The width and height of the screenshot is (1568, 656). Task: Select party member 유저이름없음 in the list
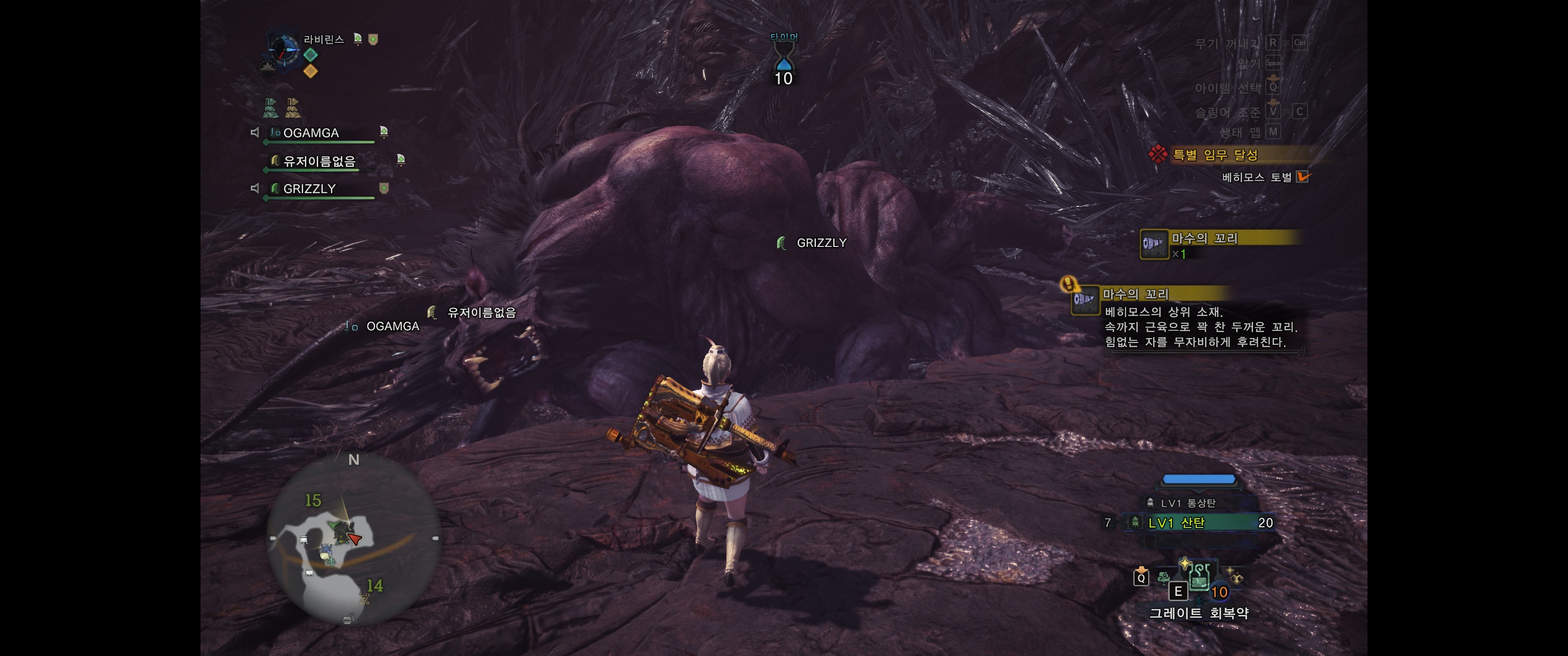pyautogui.click(x=319, y=161)
